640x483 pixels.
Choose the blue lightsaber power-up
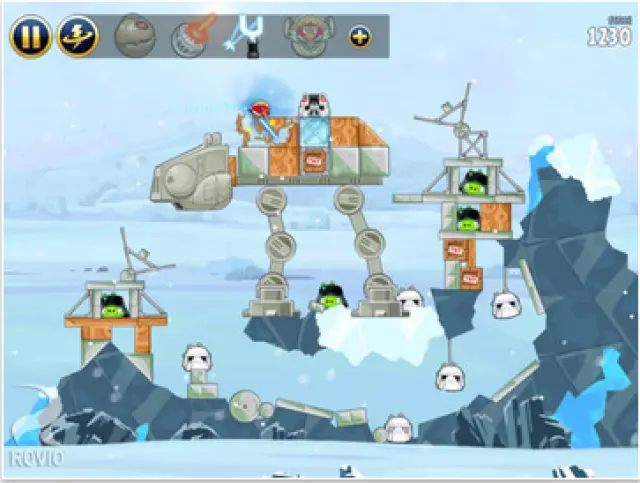point(247,34)
